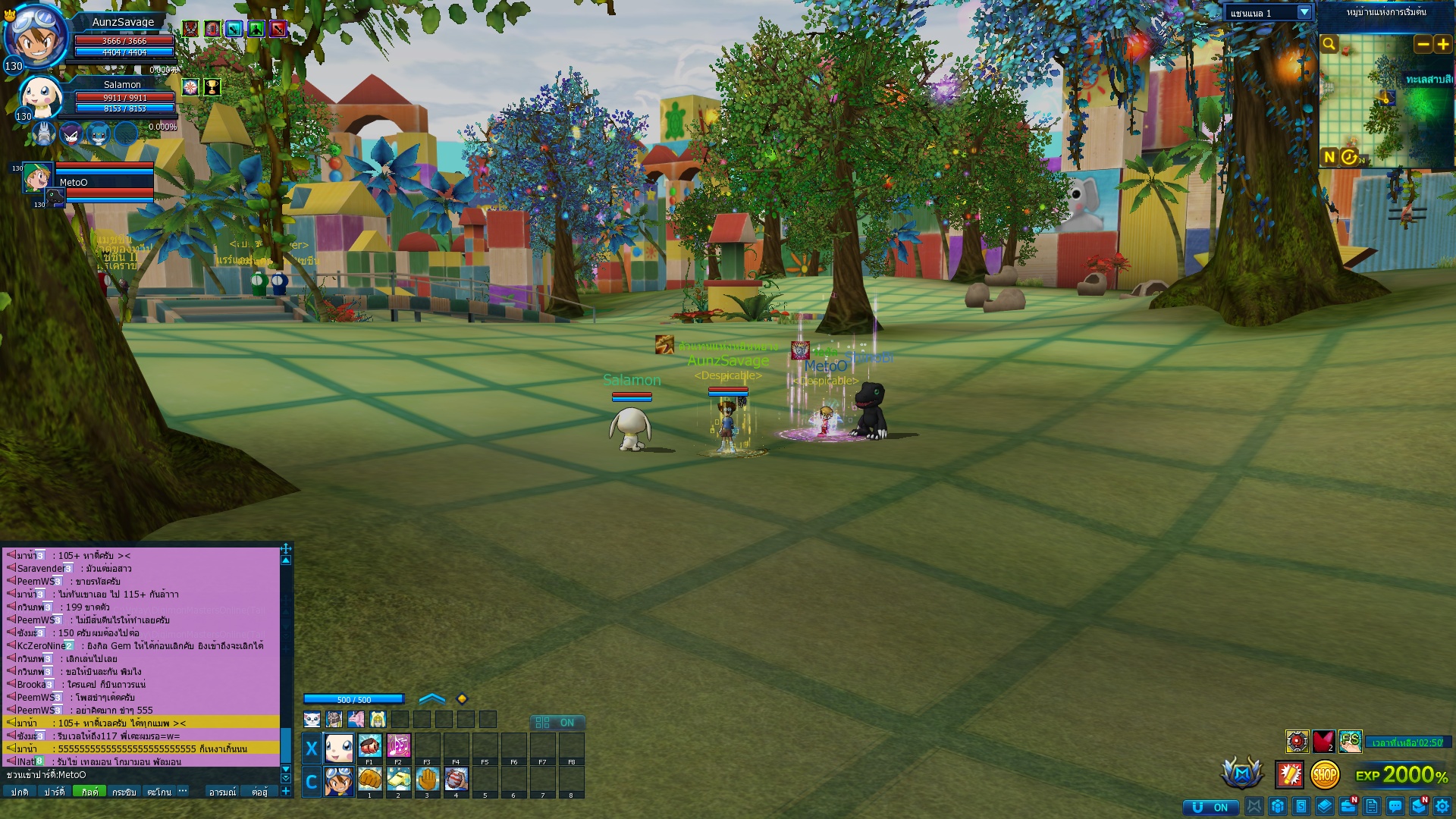Viewport: 1456px width, 819px height.
Task: Open the gold SHOP coin button
Action: point(1325,775)
